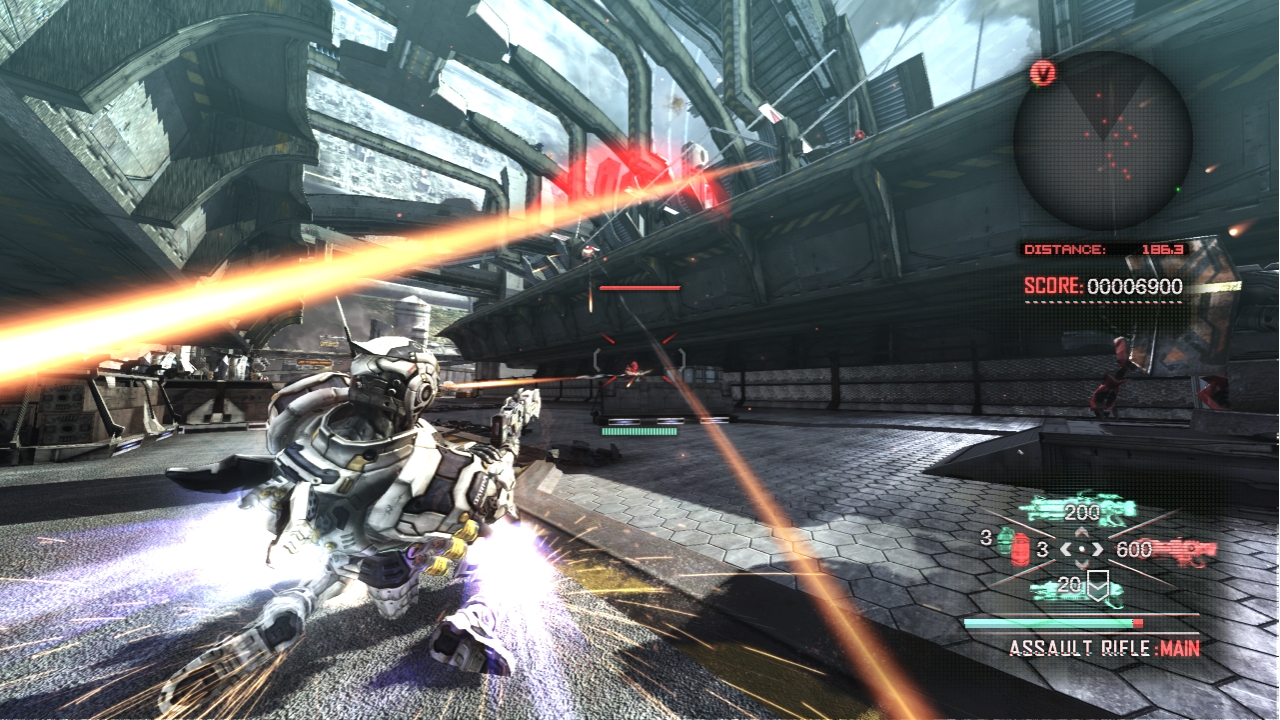
Task: Click the green enemy dot on the radar
Action: 1178,189
